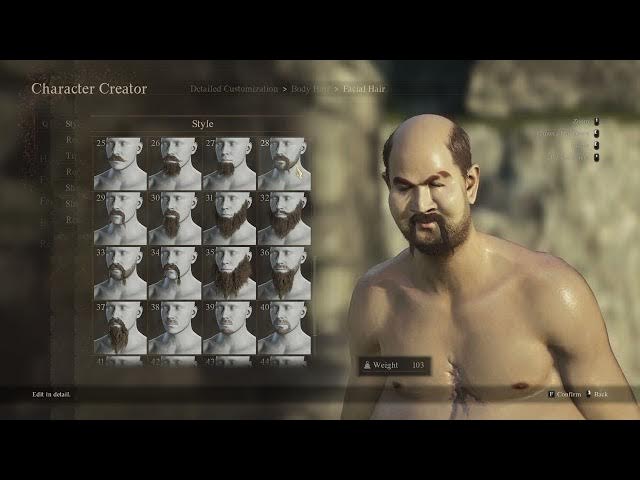
Task: Pick facial hair style number 39
Action: (228, 327)
